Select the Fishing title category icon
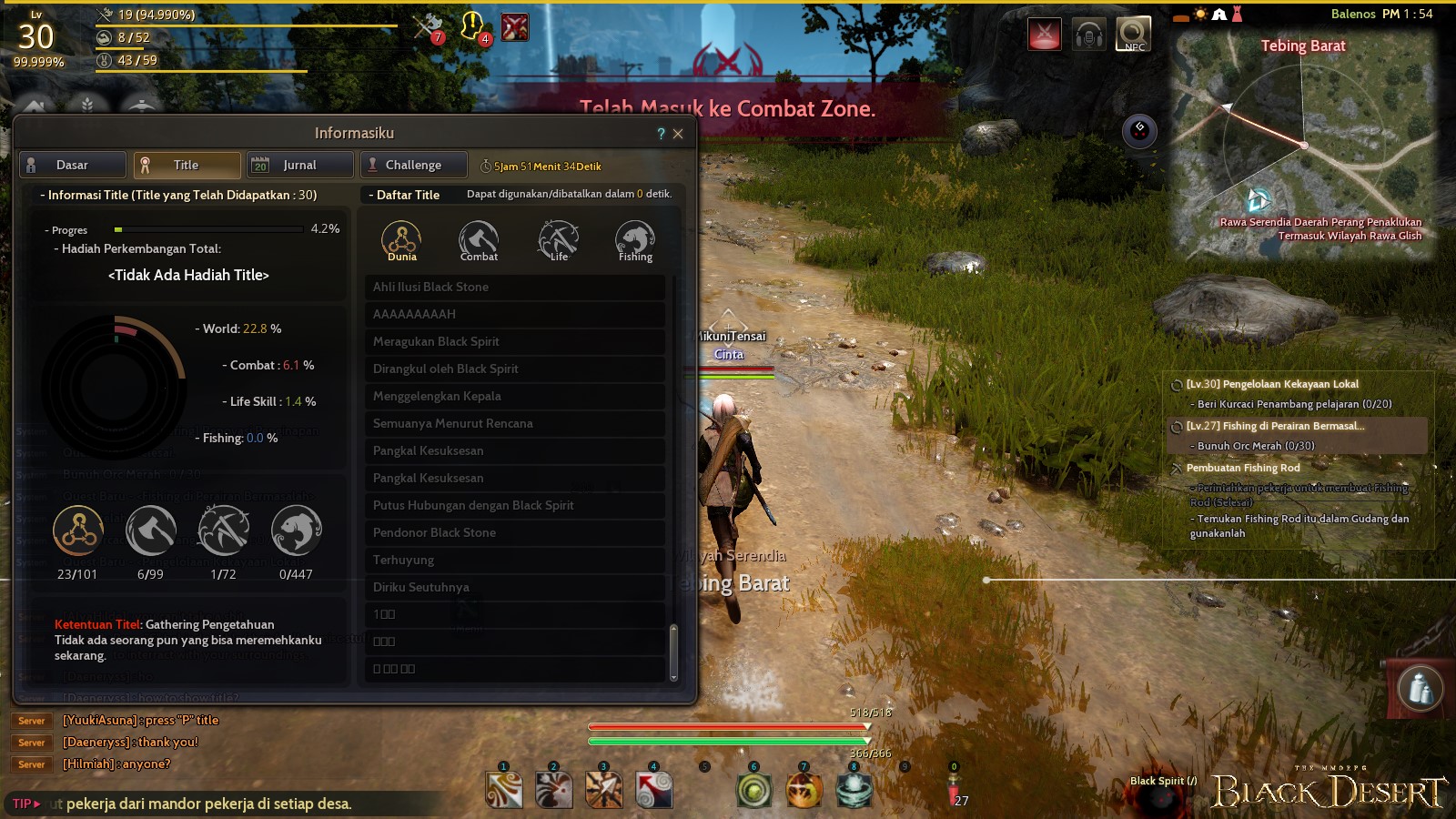The height and width of the screenshot is (819, 1456). point(633,237)
